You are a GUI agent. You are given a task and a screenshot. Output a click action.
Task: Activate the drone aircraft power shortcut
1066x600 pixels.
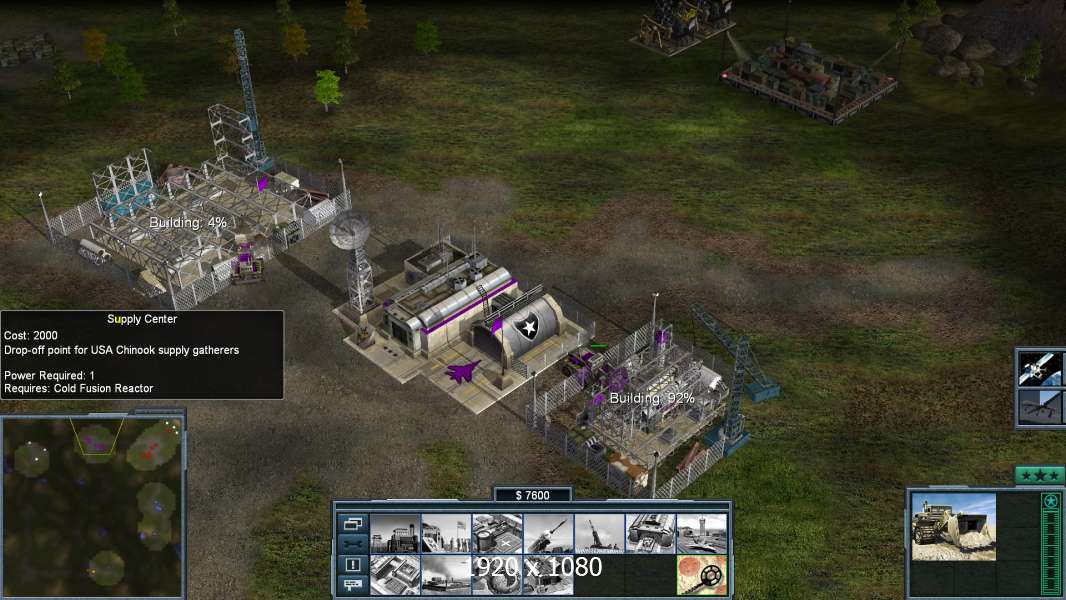point(1039,407)
